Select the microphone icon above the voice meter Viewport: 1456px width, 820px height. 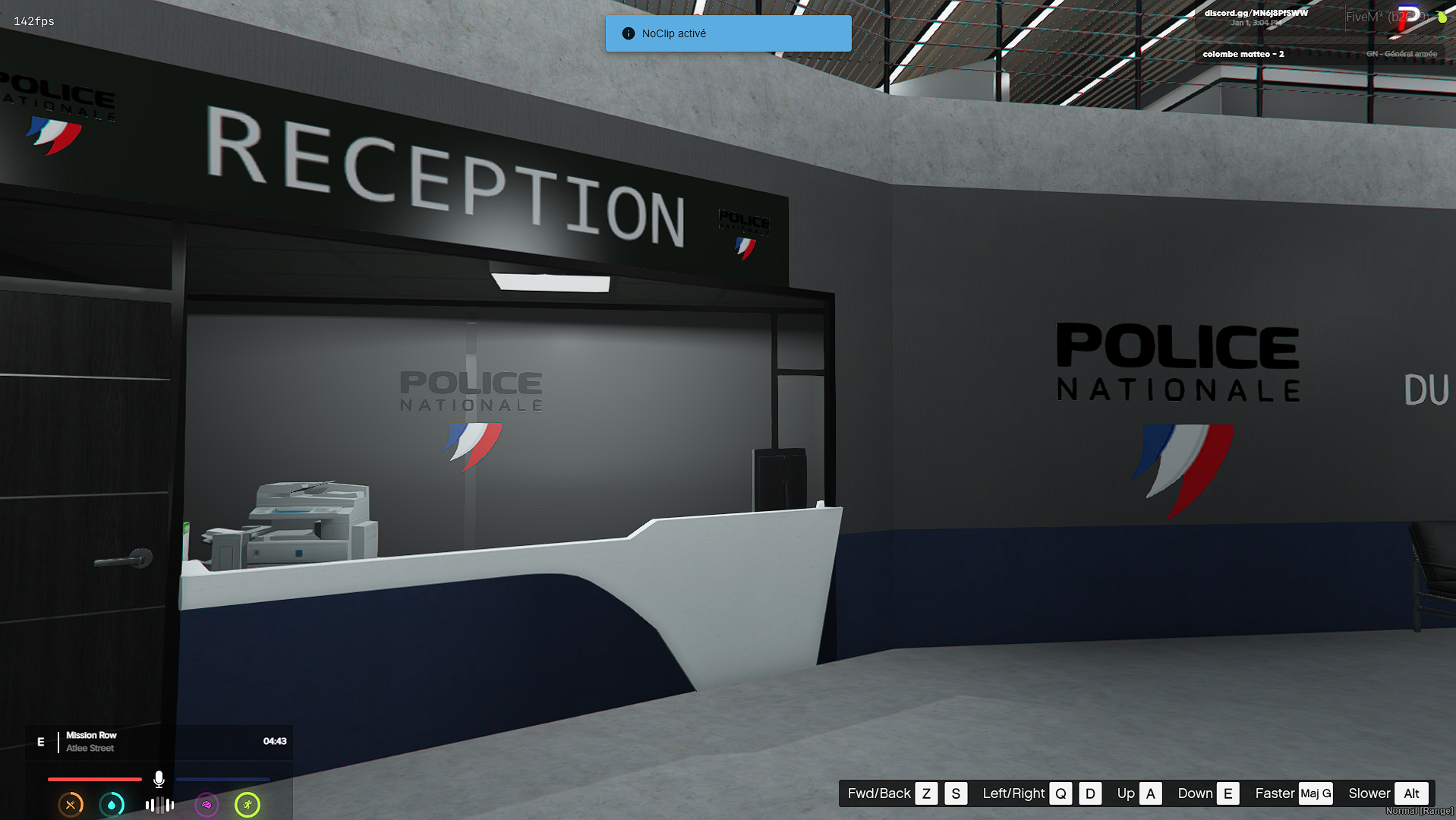[159, 778]
